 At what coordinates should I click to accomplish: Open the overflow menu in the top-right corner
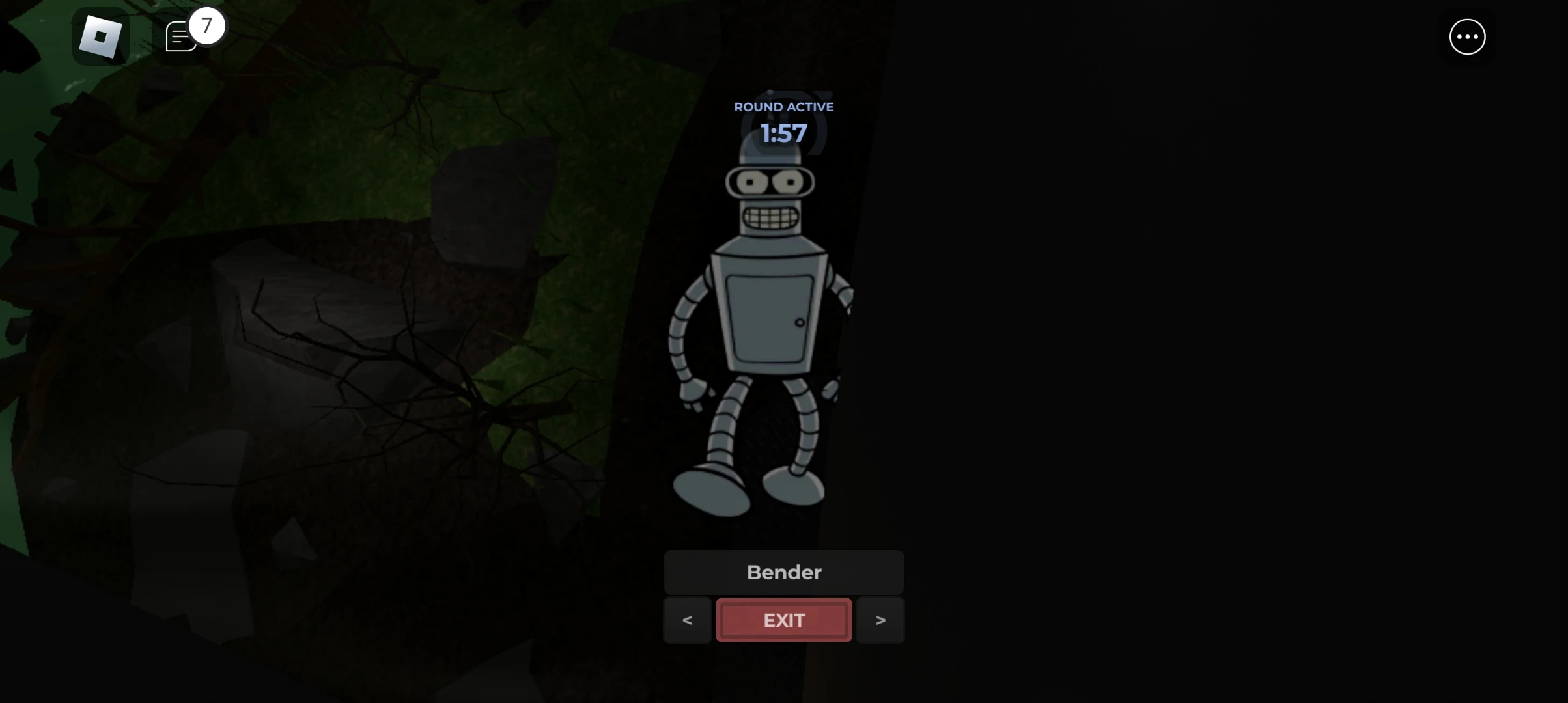(1466, 37)
